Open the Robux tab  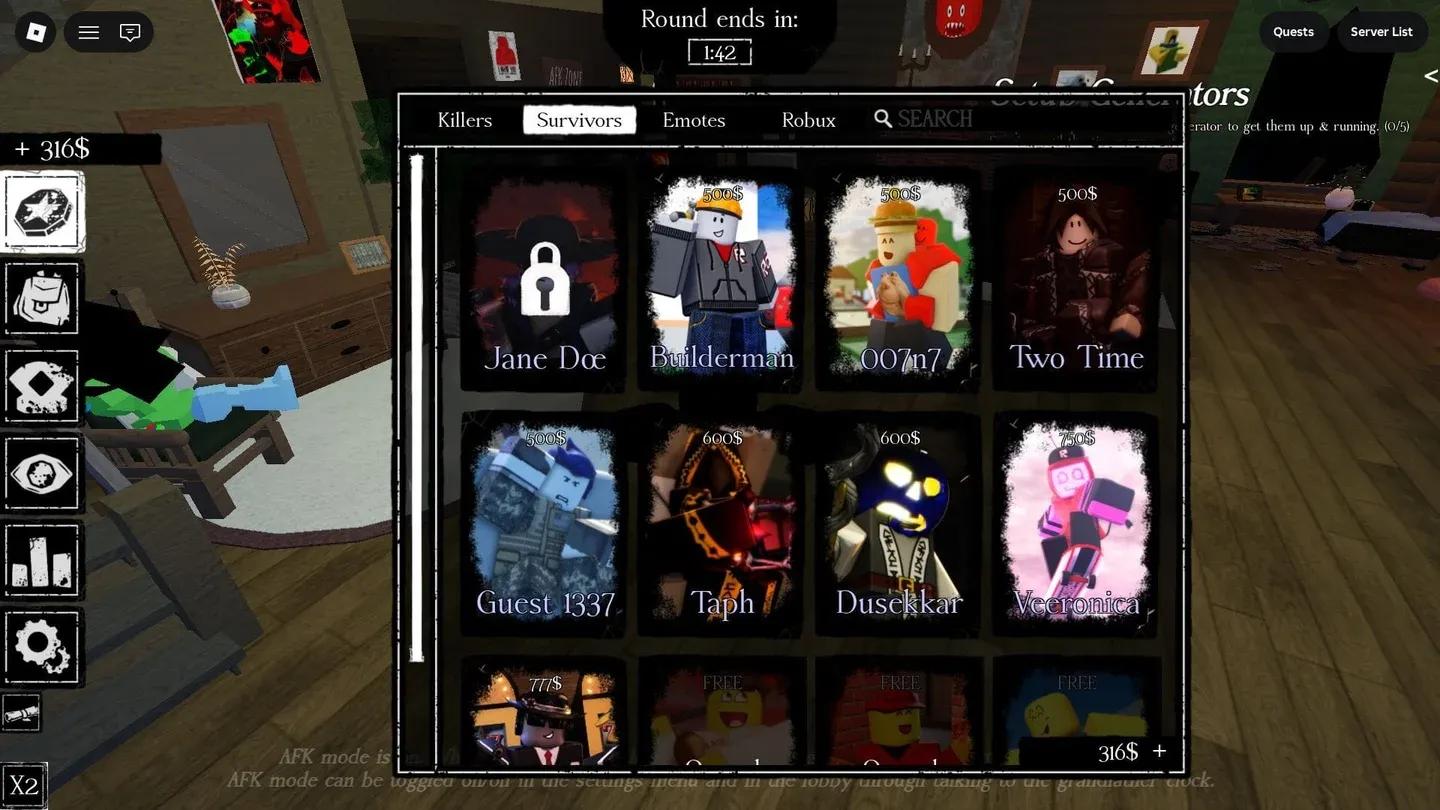point(808,120)
